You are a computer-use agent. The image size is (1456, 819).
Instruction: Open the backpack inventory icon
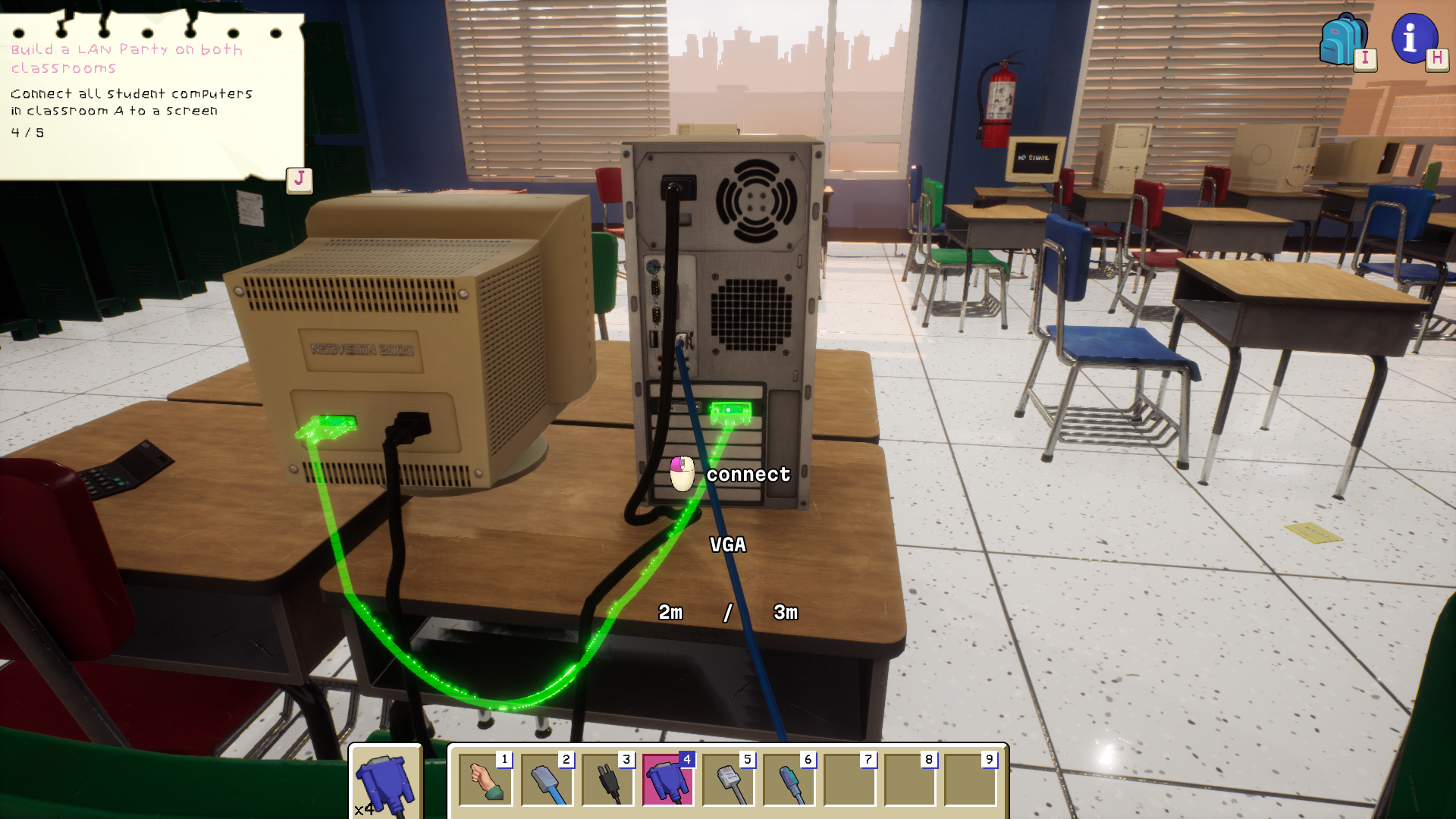click(1343, 41)
